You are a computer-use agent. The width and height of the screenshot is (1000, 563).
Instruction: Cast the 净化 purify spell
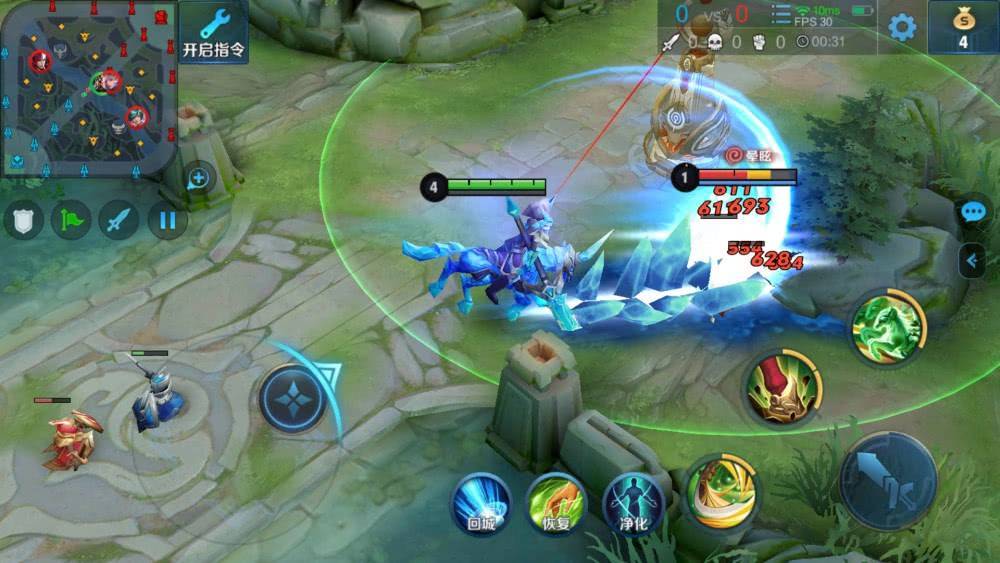point(633,501)
